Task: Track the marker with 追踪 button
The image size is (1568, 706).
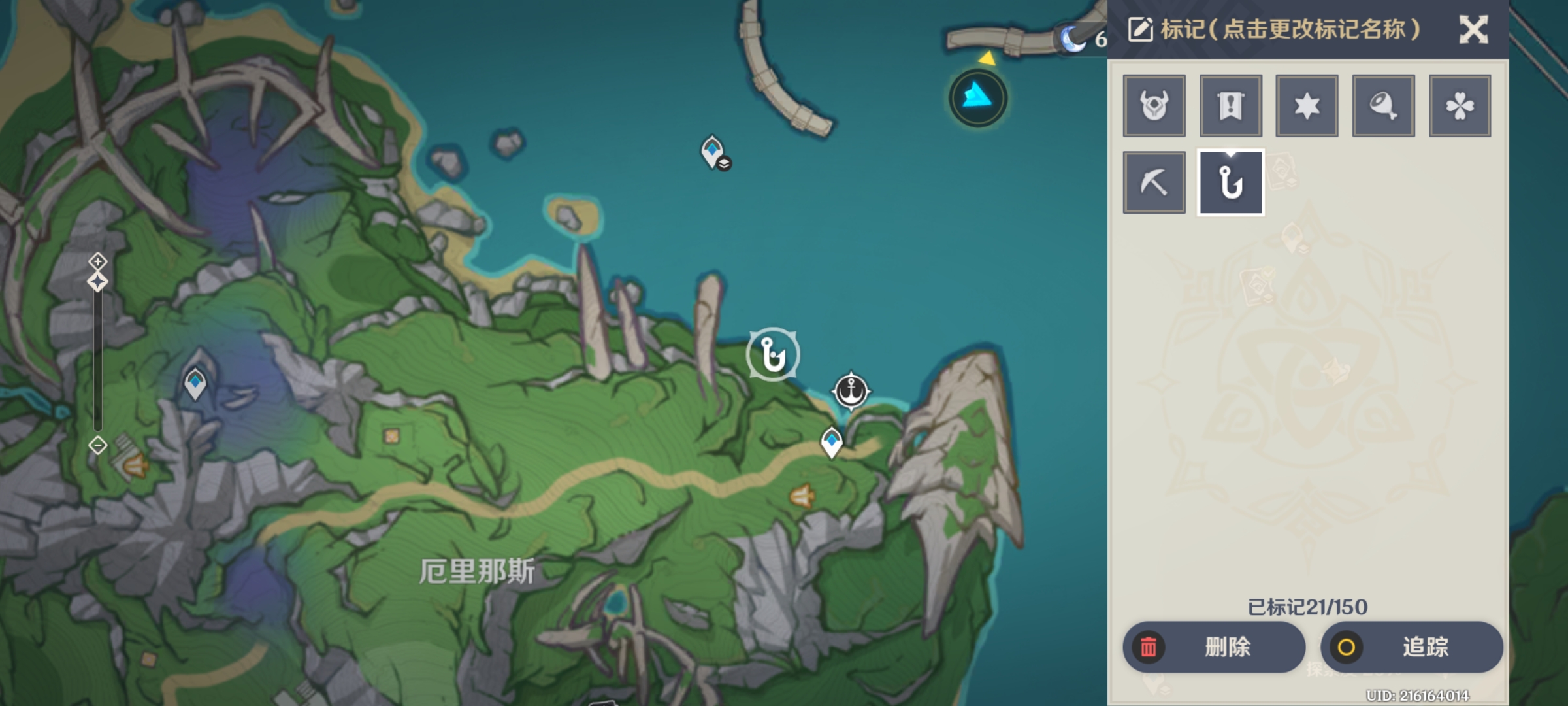Action: click(1411, 647)
